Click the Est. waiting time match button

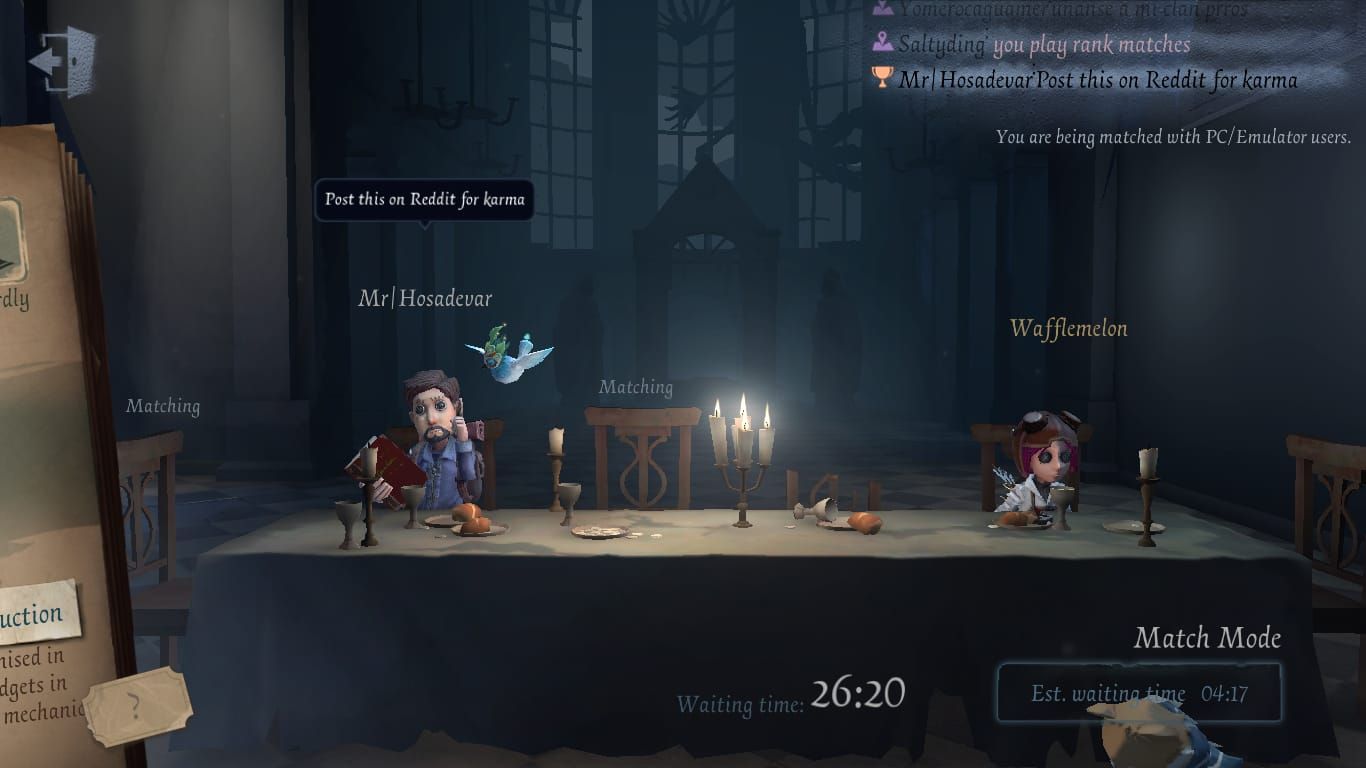(1139, 692)
